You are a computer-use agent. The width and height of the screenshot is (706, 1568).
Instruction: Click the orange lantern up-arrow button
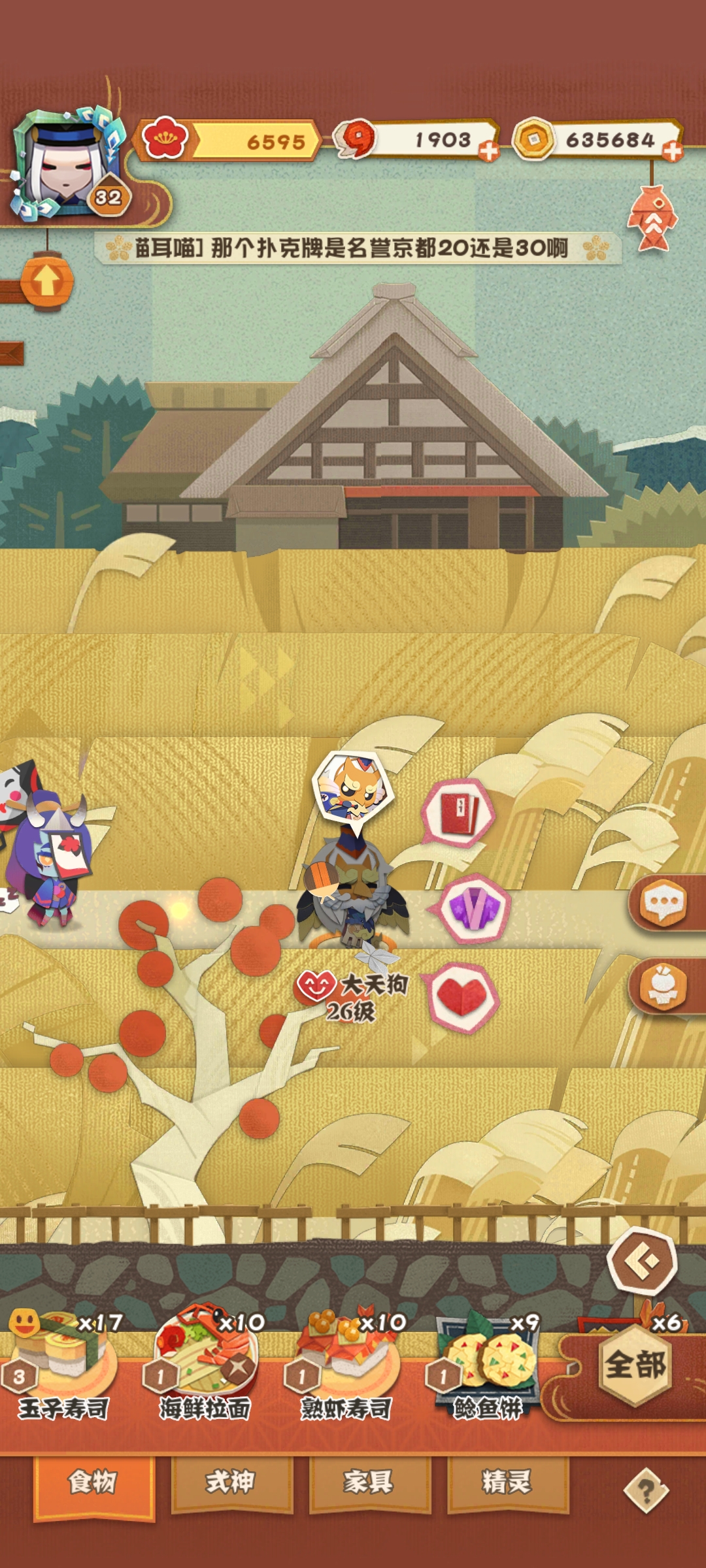tap(46, 281)
